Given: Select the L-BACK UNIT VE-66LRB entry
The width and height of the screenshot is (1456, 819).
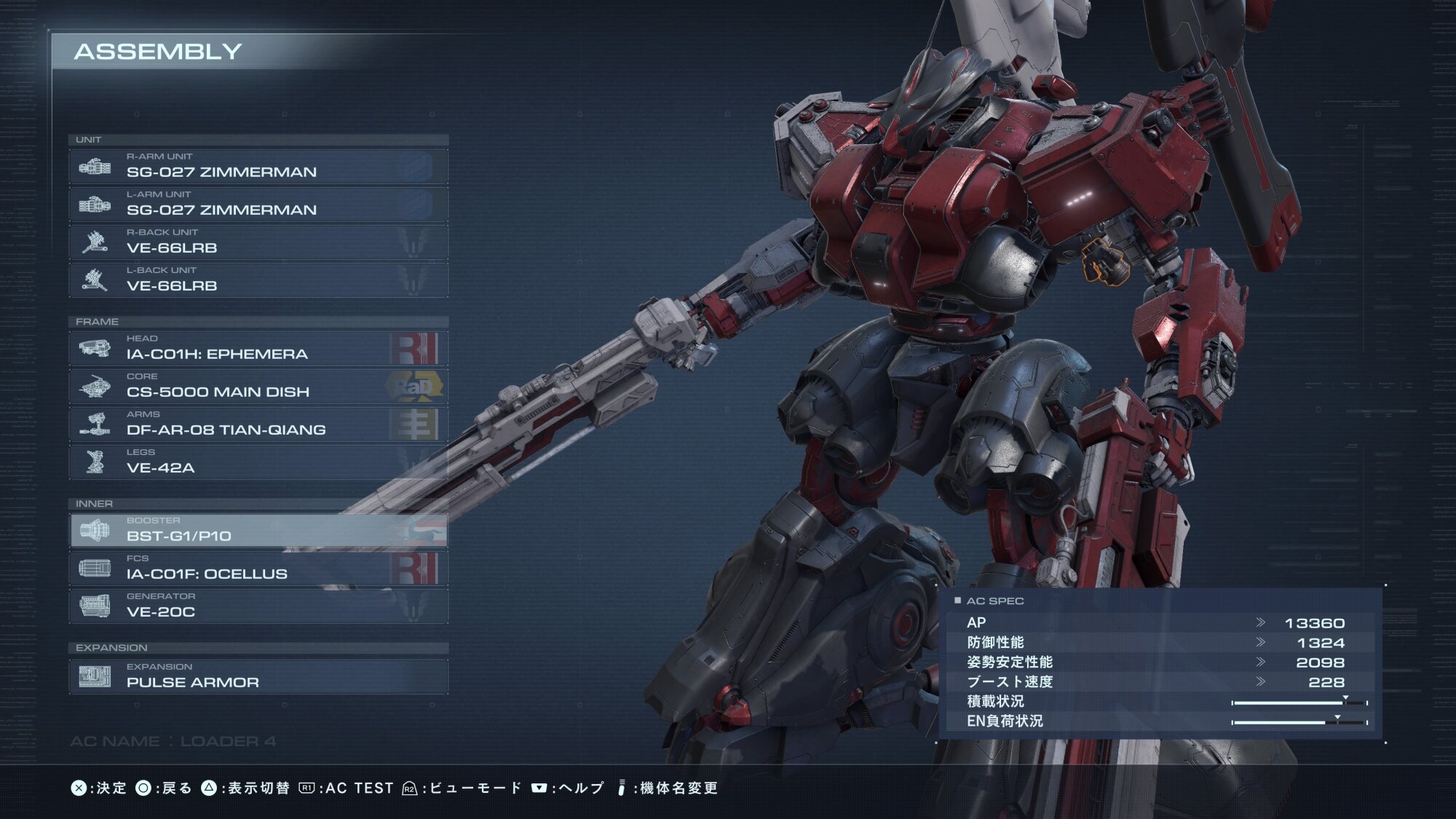Looking at the screenshot, I should (x=258, y=280).
